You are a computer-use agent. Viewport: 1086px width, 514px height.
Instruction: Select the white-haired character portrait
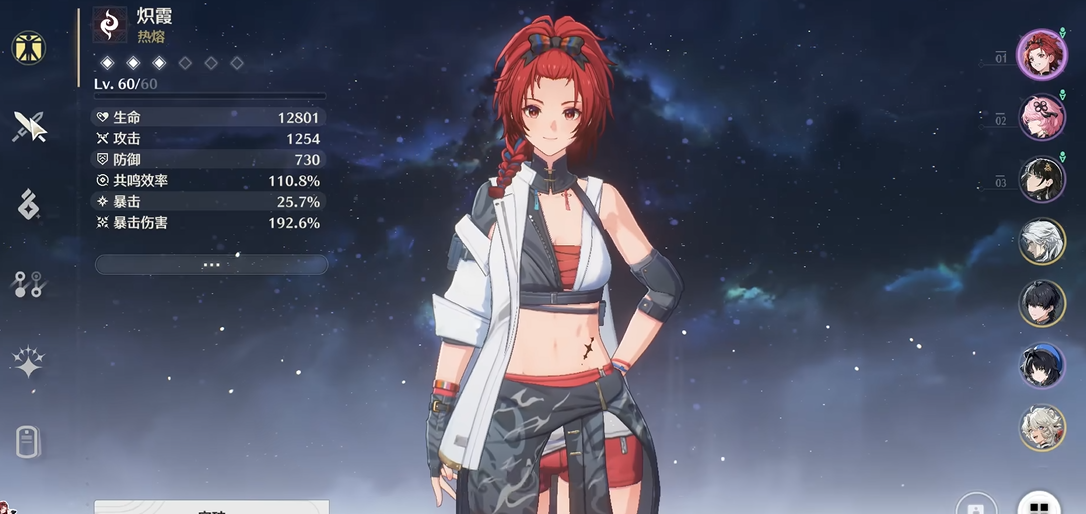tap(1042, 241)
